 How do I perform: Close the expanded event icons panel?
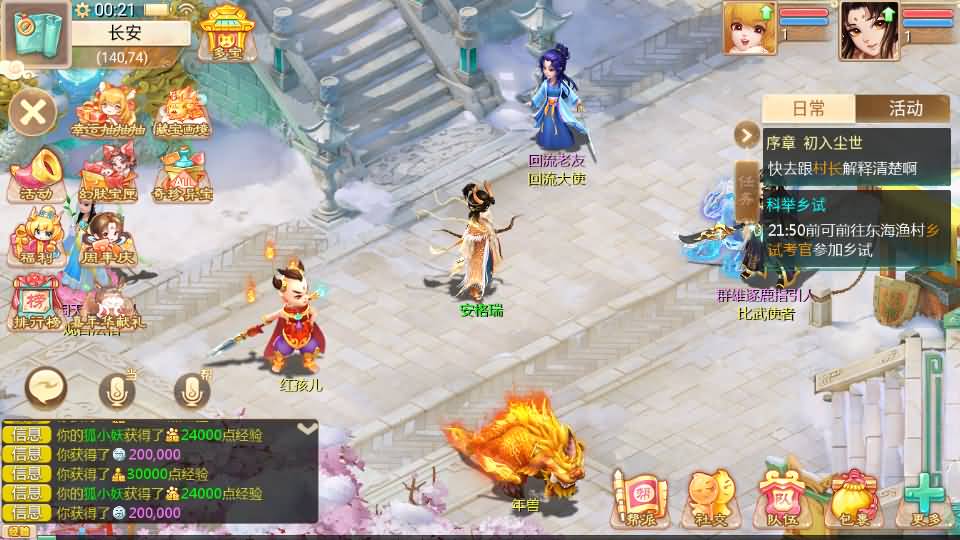pos(33,111)
